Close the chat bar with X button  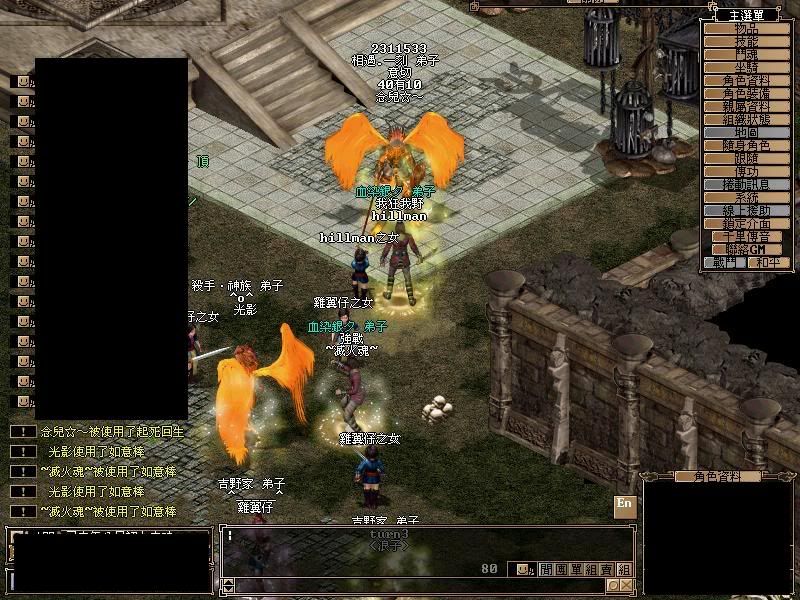tap(626, 585)
